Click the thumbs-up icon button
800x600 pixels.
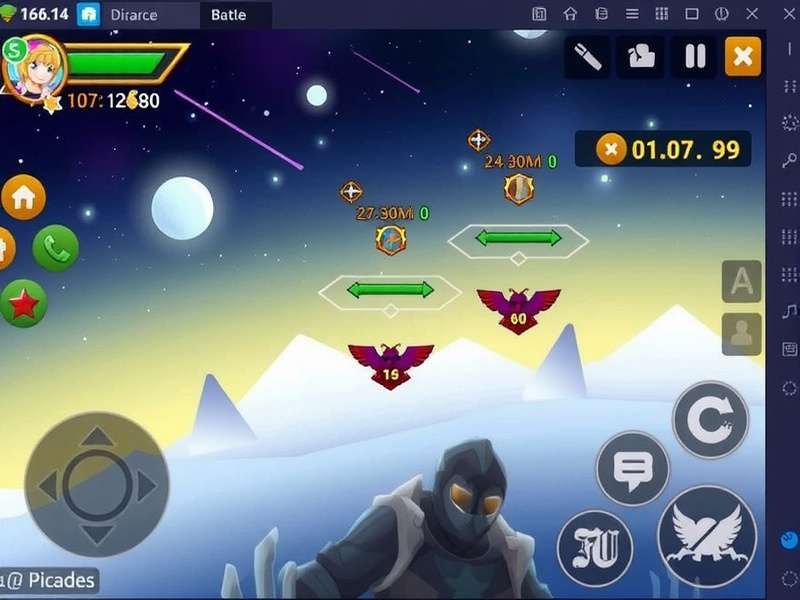pyautogui.click(x=641, y=57)
